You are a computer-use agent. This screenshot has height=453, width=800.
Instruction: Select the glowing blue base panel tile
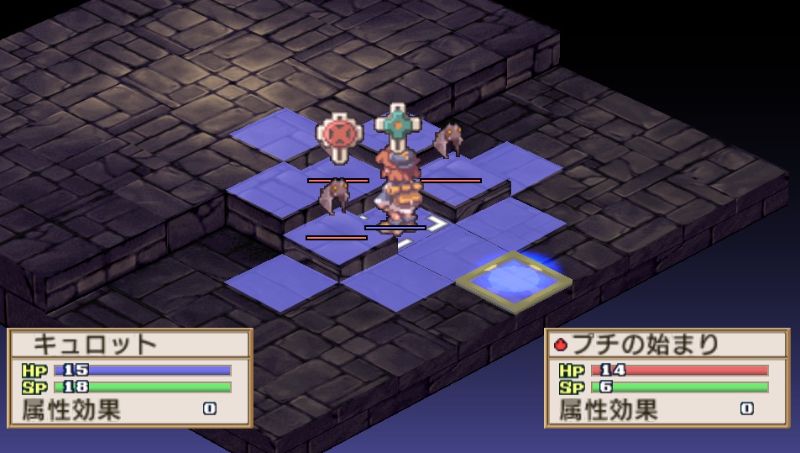514,279
